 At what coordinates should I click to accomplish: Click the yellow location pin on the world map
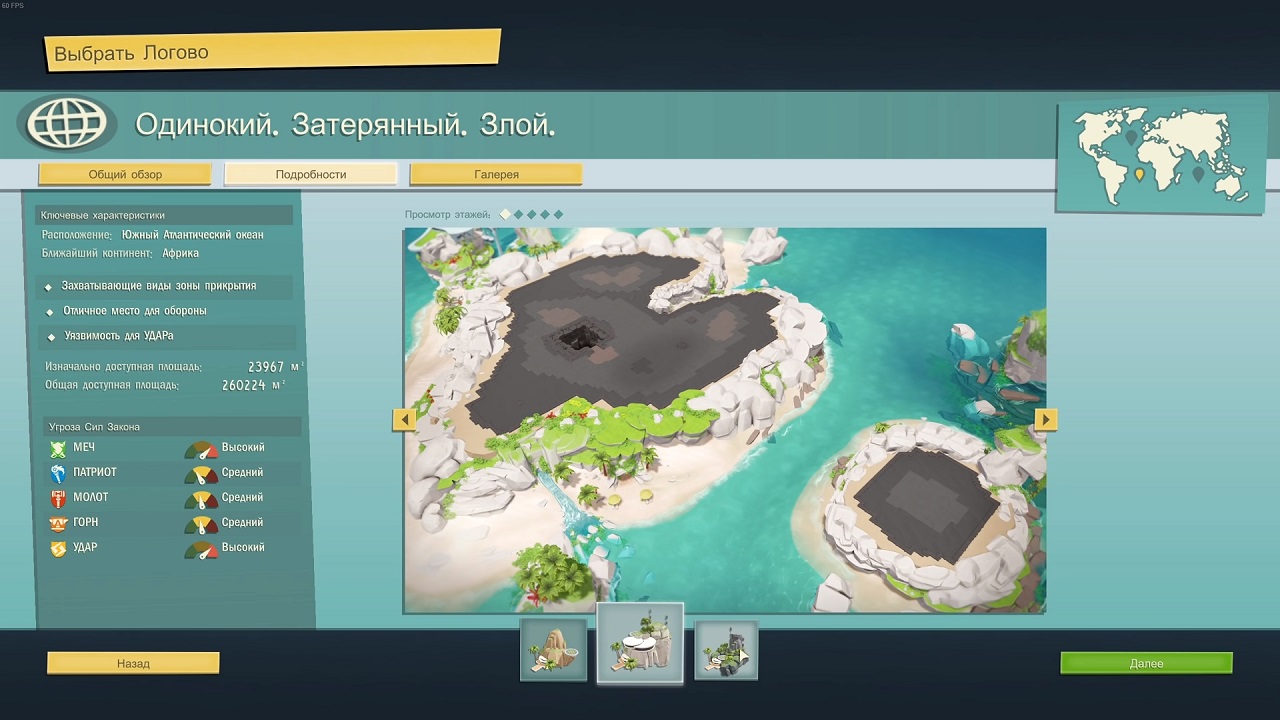pyautogui.click(x=1139, y=174)
